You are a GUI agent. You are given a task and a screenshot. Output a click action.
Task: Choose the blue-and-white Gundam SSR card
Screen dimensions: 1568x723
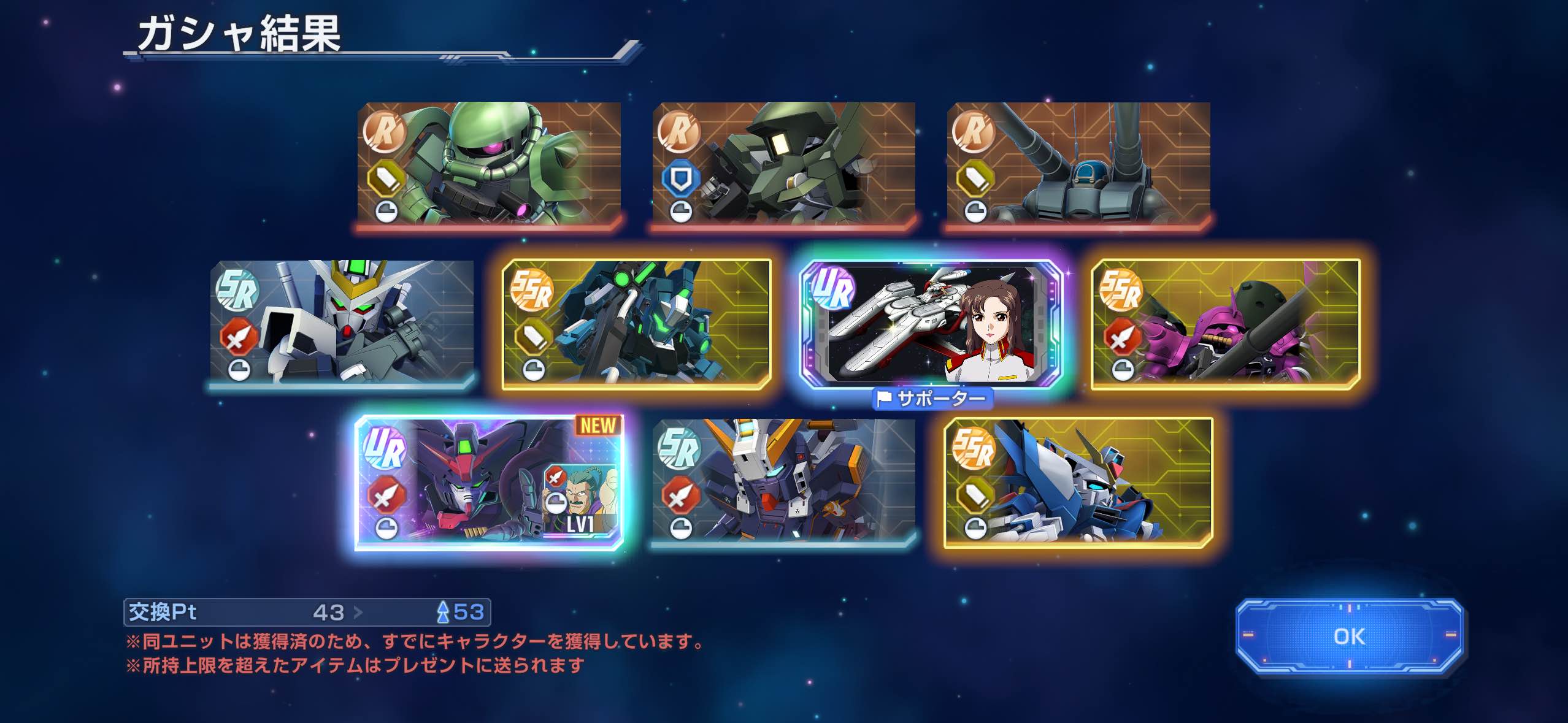(x=1078, y=483)
